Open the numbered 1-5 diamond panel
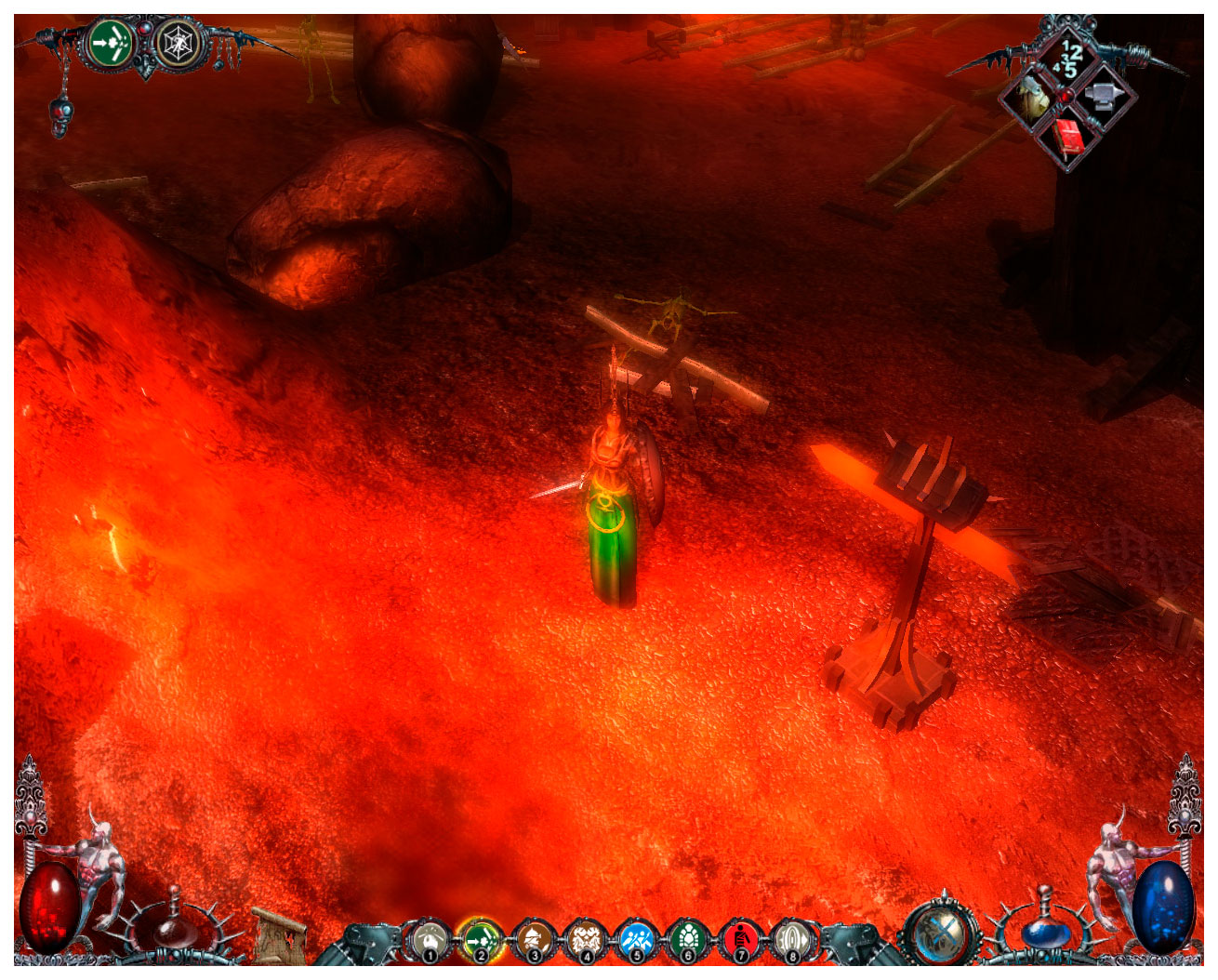Viewport: 1218px width, 980px height. coord(1068,56)
